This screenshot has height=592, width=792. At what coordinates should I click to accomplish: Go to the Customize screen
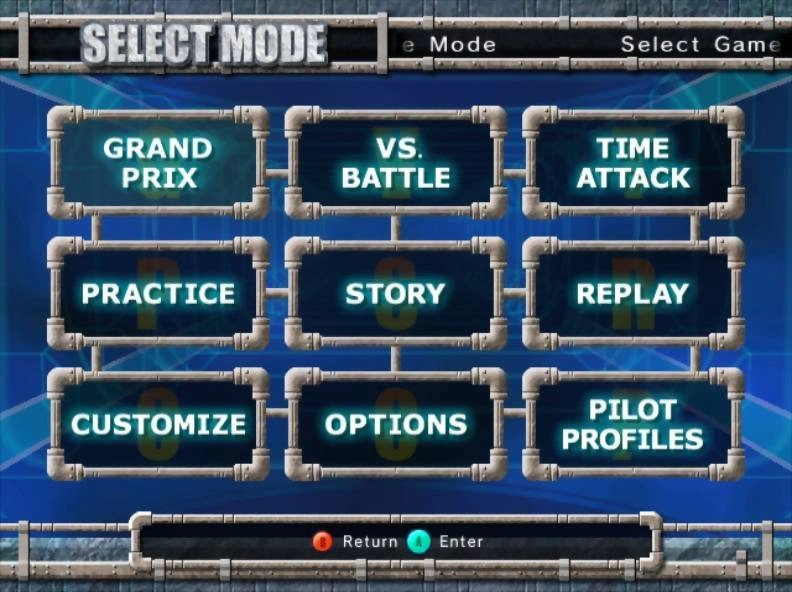[x=158, y=423]
